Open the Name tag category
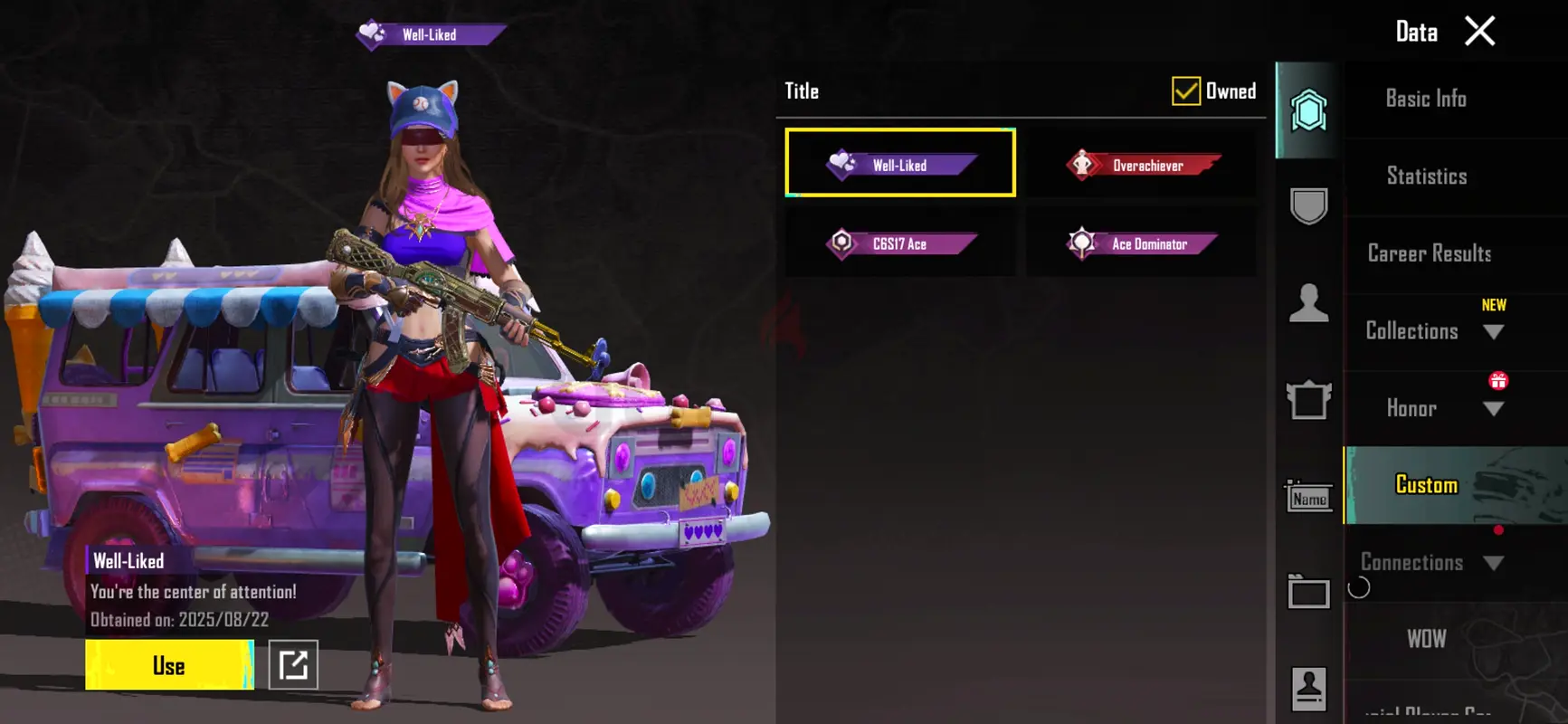Viewport: 1568px width, 724px height. coord(1308,498)
